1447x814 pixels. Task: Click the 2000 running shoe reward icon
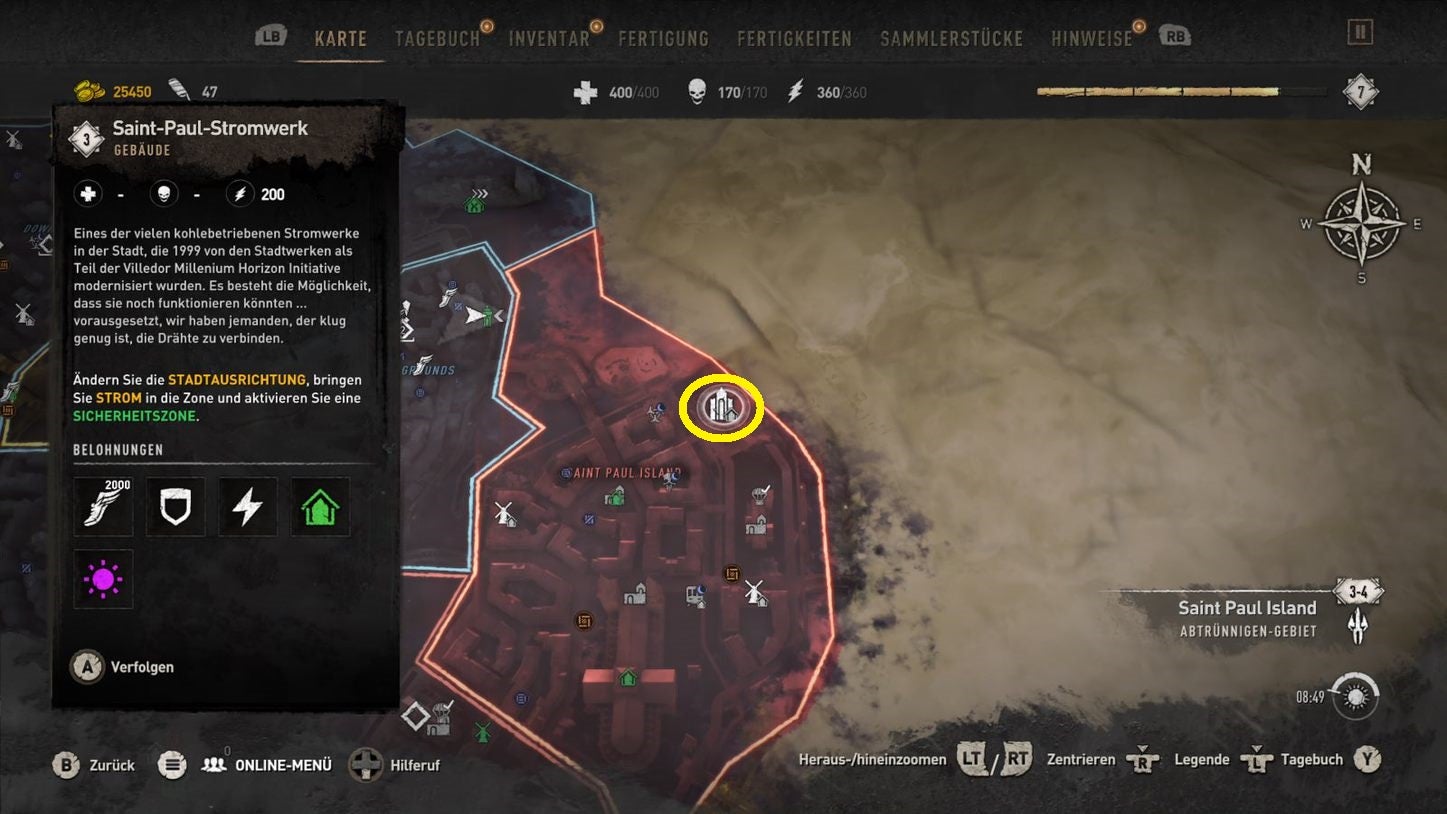(103, 506)
